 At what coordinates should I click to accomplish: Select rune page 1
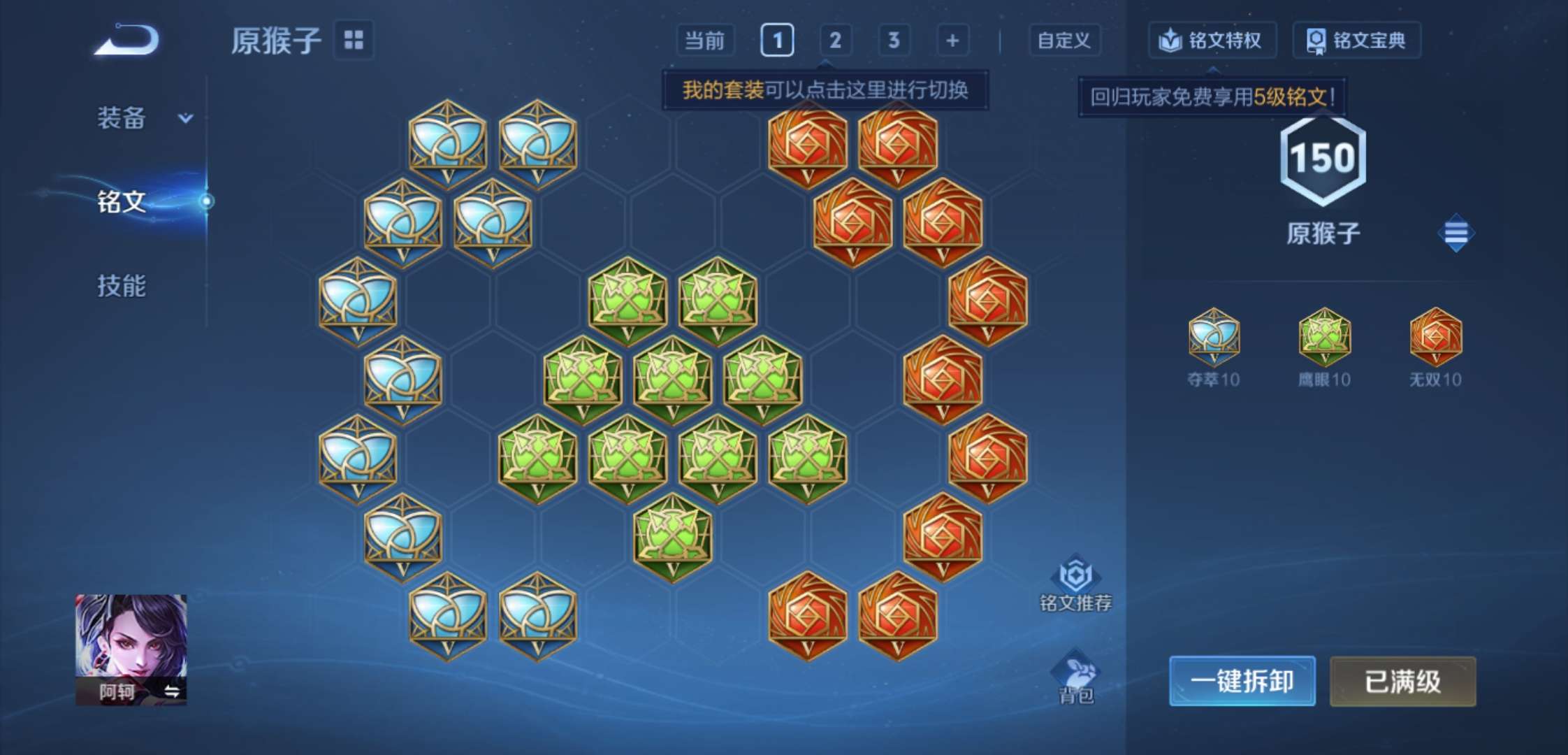click(x=777, y=40)
